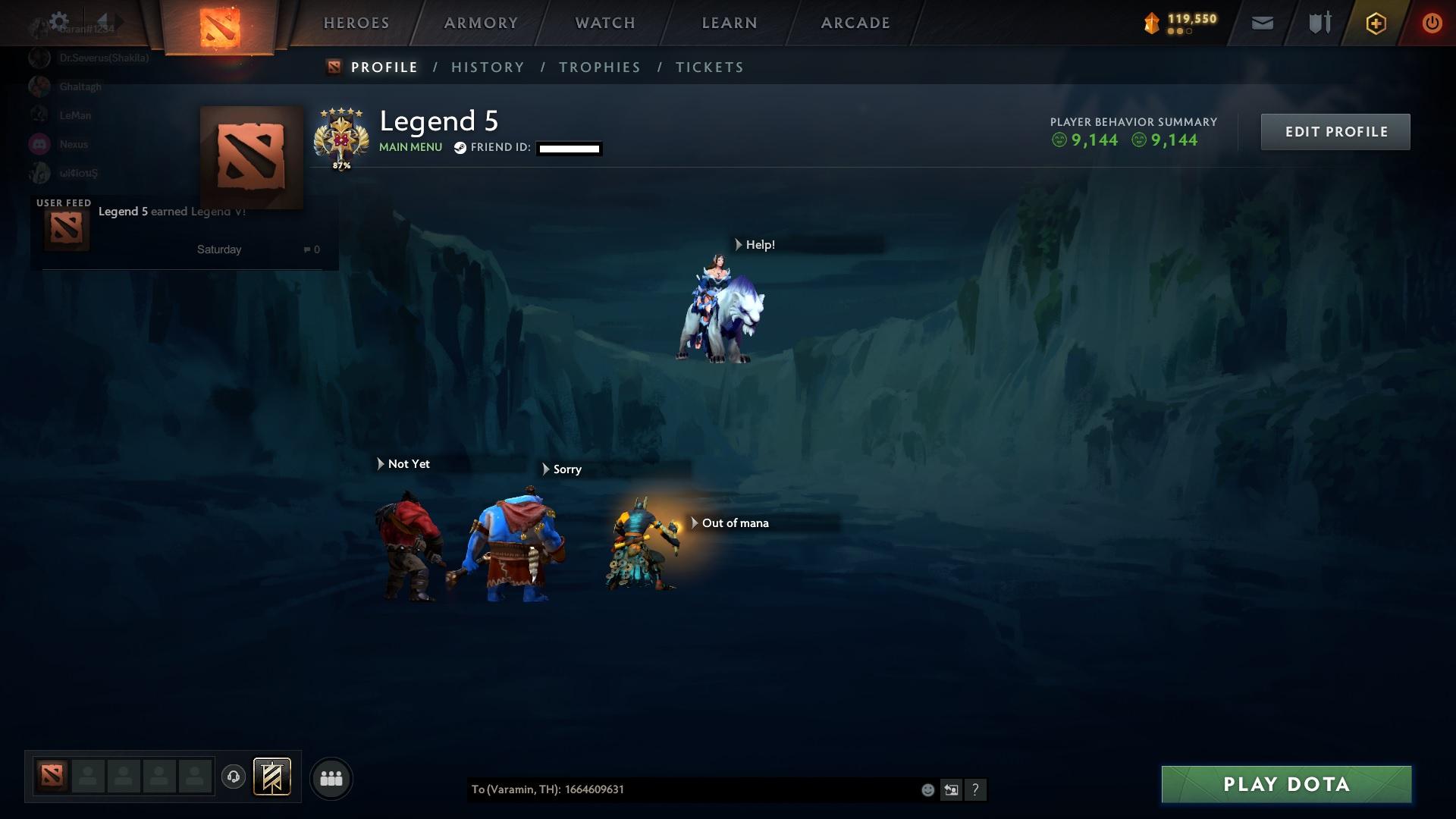Select the emoticon smiley in the chat bar
The height and width of the screenshot is (819, 1456).
[x=927, y=789]
